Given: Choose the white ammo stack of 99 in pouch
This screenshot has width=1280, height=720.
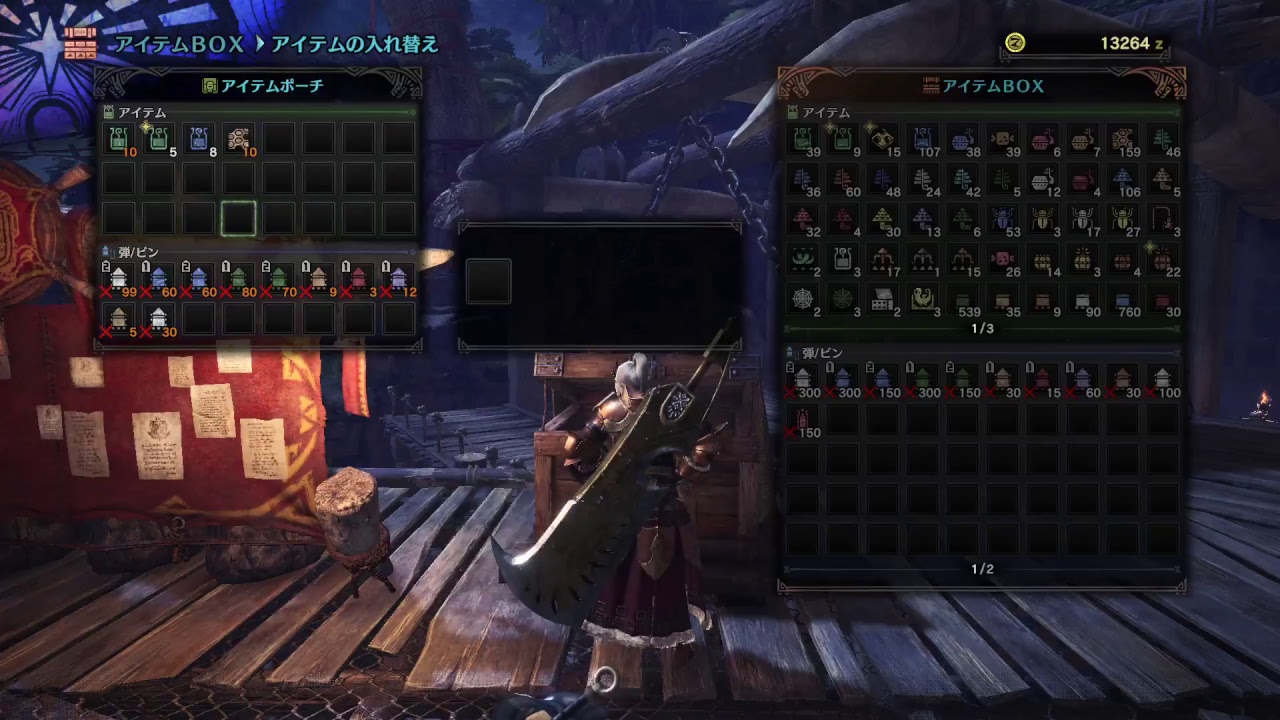Looking at the screenshot, I should point(119,278).
